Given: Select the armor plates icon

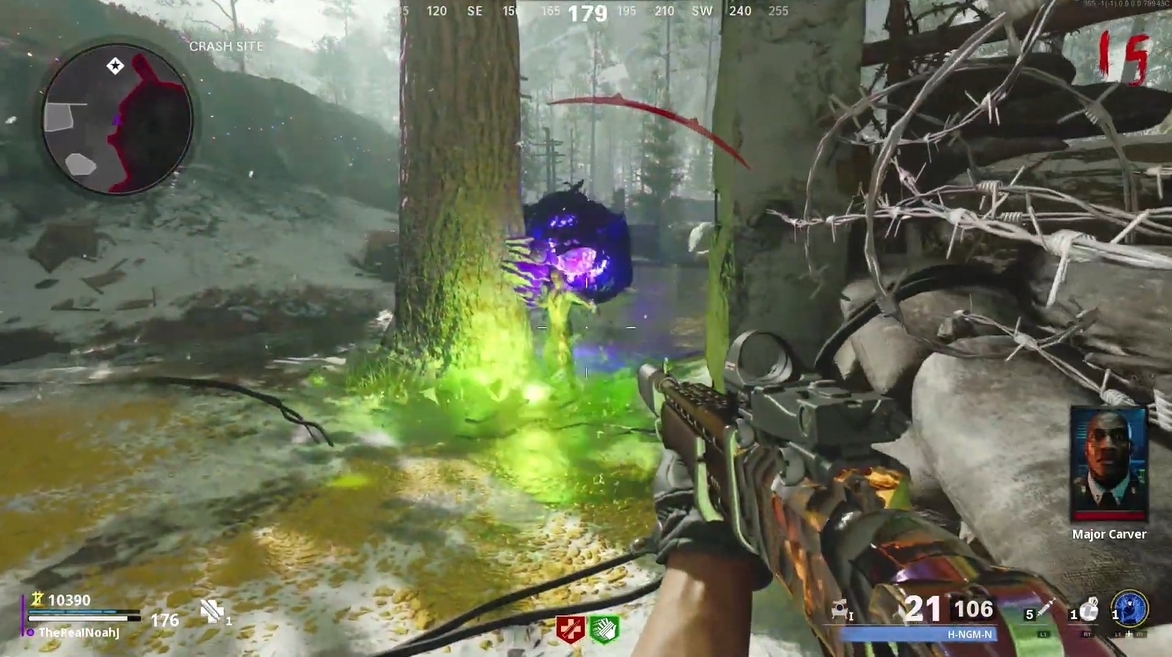Looking at the screenshot, I should click(x=212, y=612).
